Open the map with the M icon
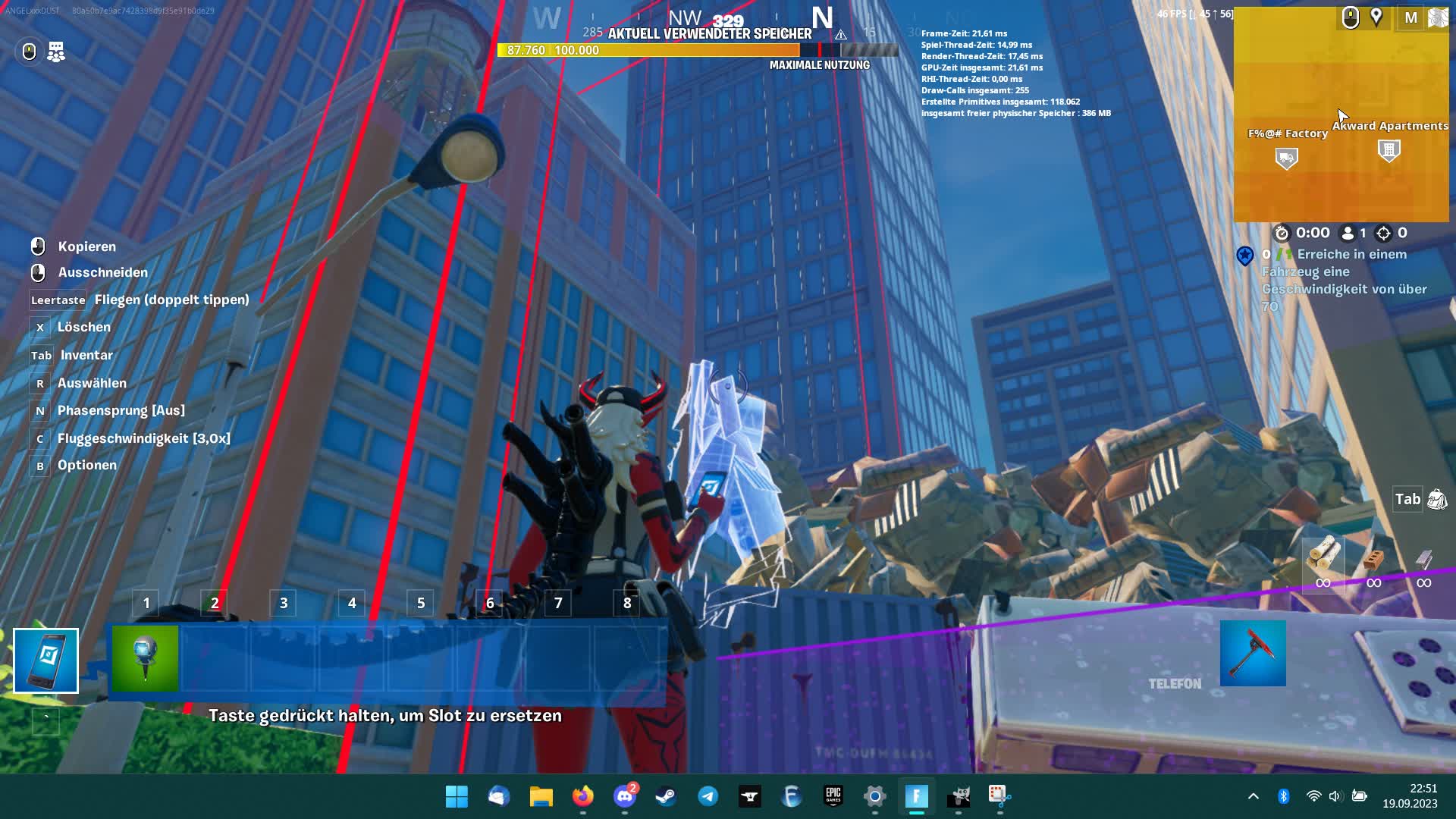1456x819 pixels. (1410, 17)
